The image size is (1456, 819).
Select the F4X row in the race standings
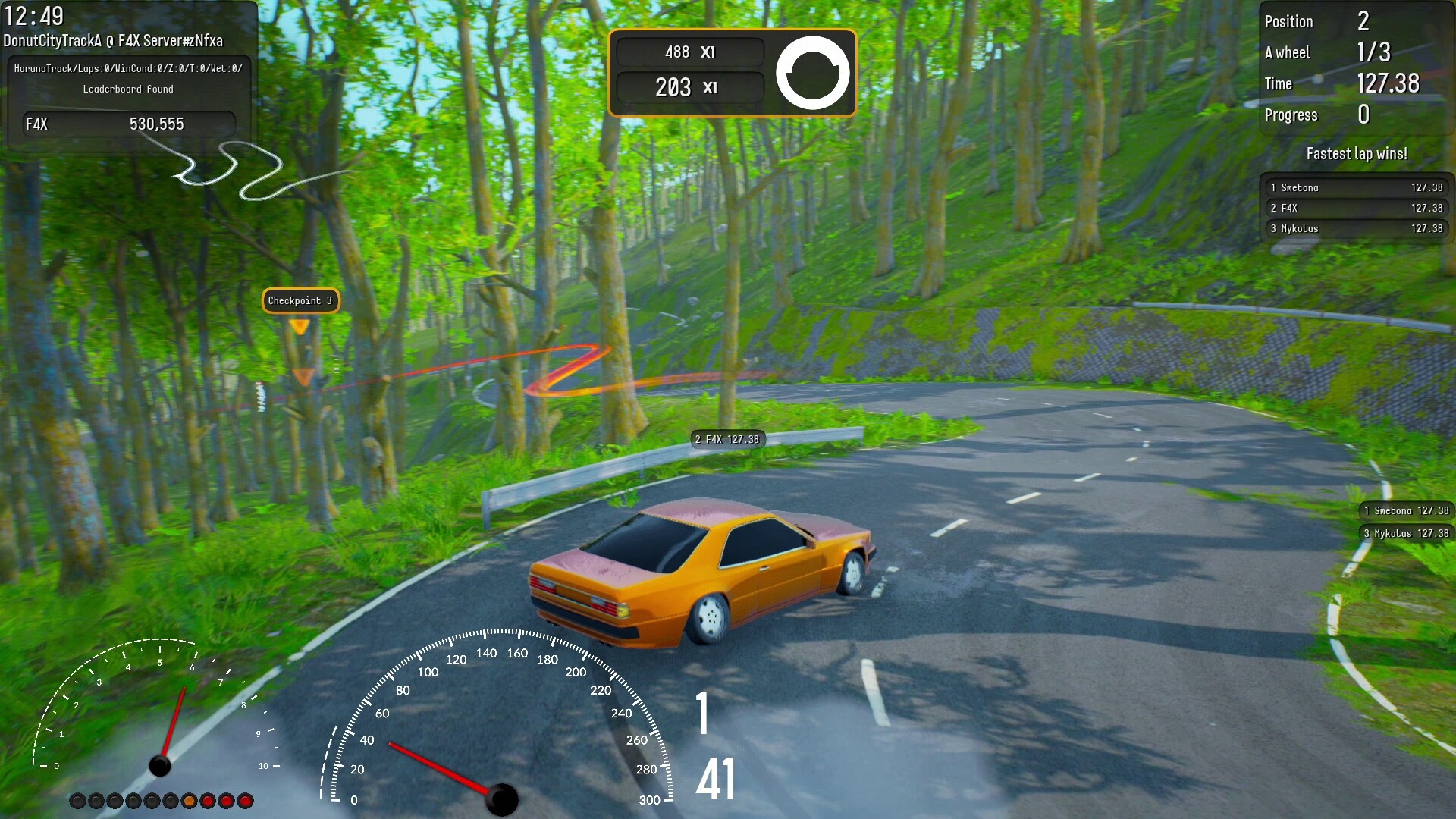pos(1356,208)
